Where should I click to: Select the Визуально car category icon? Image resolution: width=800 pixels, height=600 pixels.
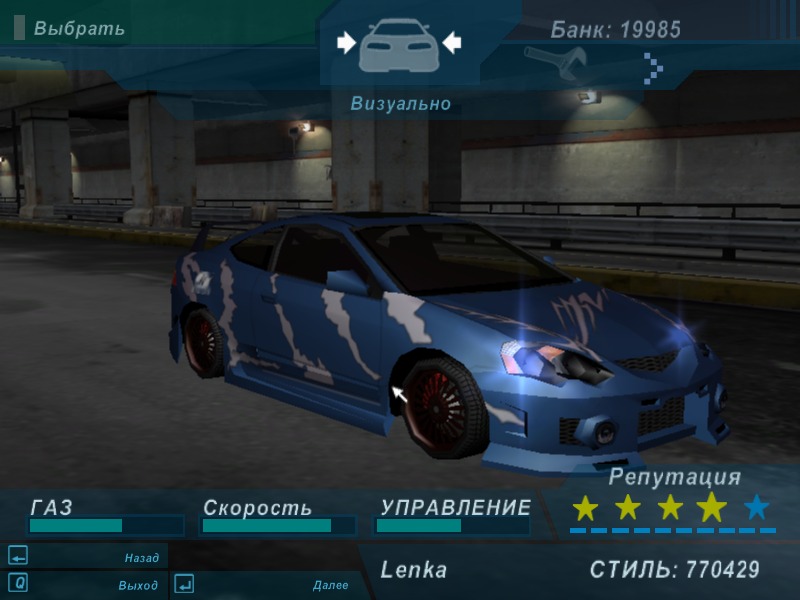point(398,44)
